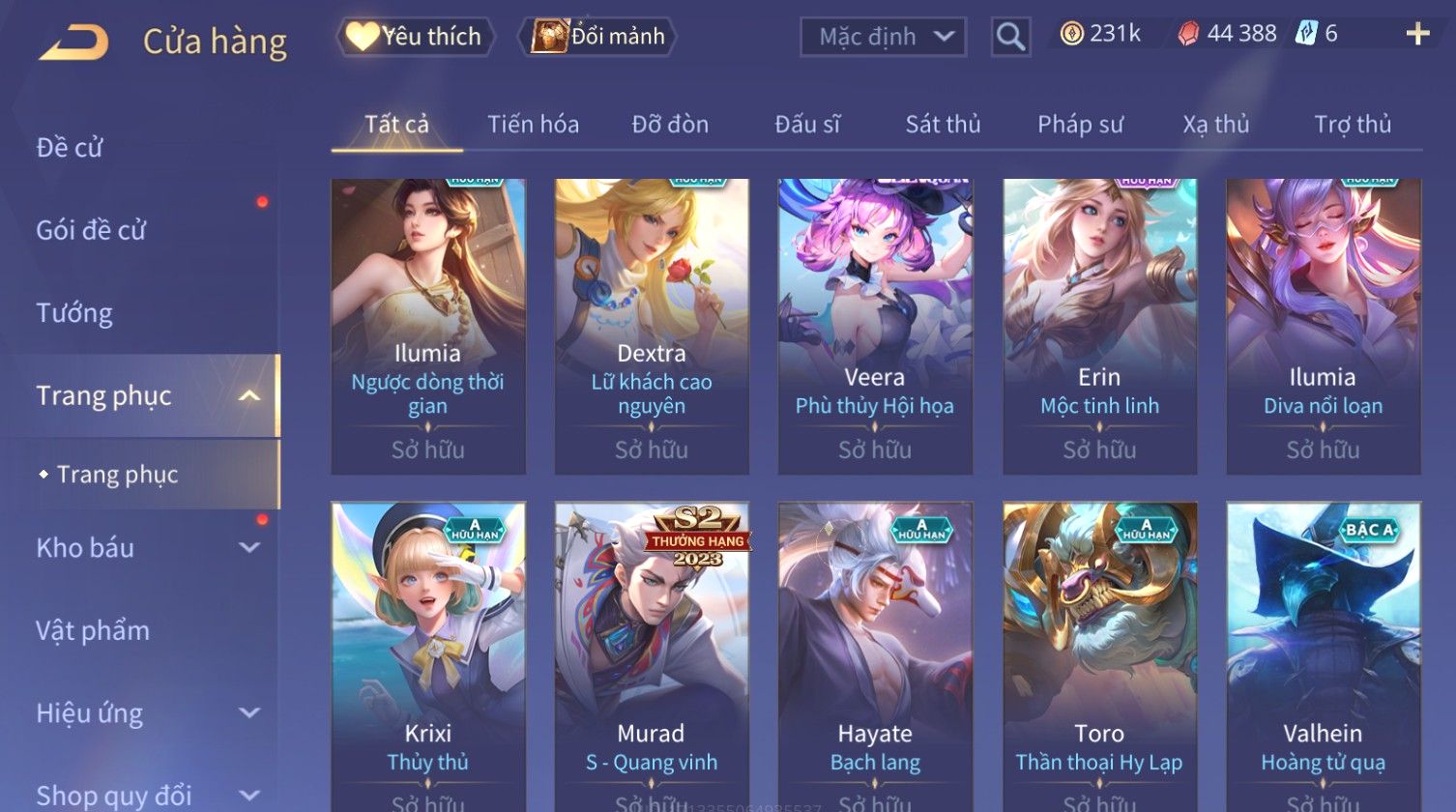Choose the Trợ thủ tab
The height and width of the screenshot is (812, 1456).
click(x=1352, y=125)
